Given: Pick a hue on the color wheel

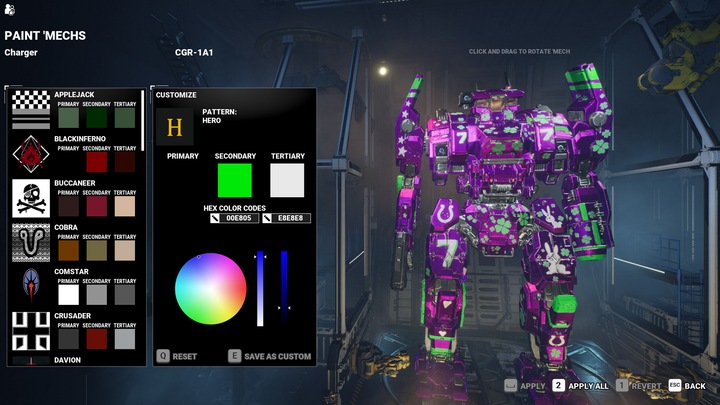Looking at the screenshot, I should pos(211,291).
